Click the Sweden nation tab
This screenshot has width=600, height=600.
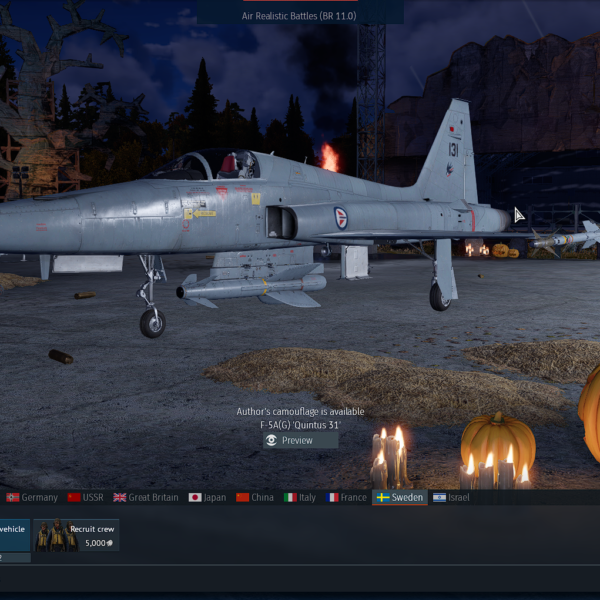[x=399, y=497]
